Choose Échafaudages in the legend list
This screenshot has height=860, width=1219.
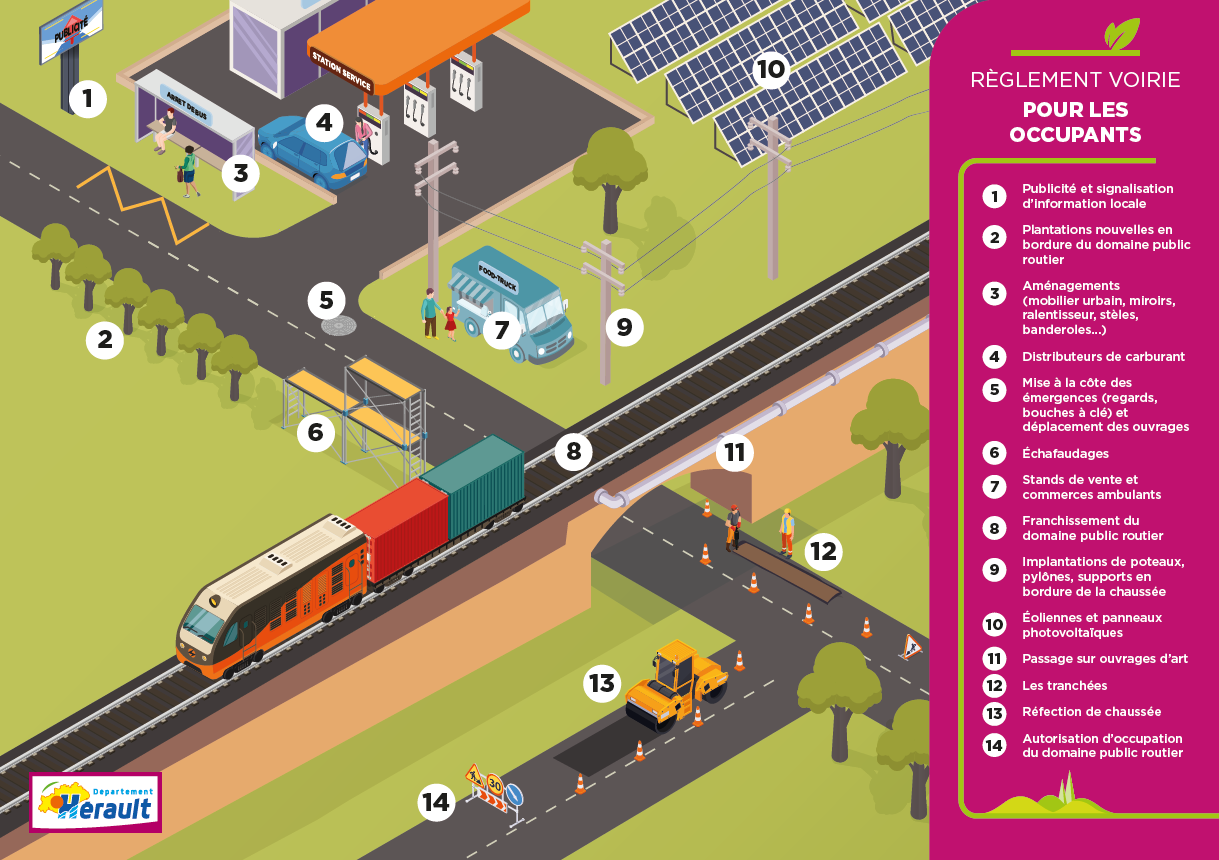click(1064, 453)
